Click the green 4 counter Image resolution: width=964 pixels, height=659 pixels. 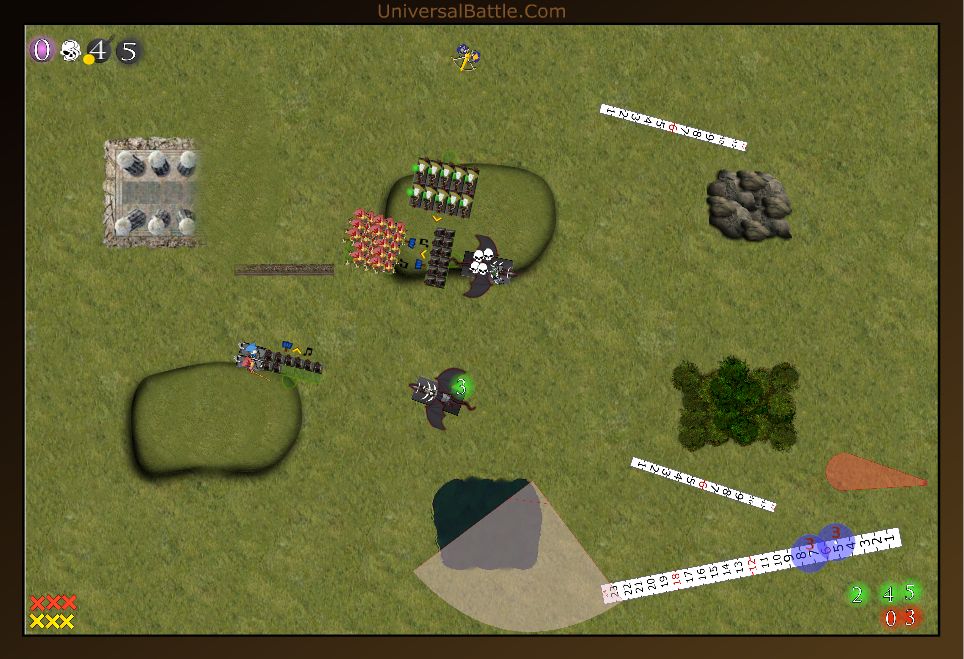(888, 595)
